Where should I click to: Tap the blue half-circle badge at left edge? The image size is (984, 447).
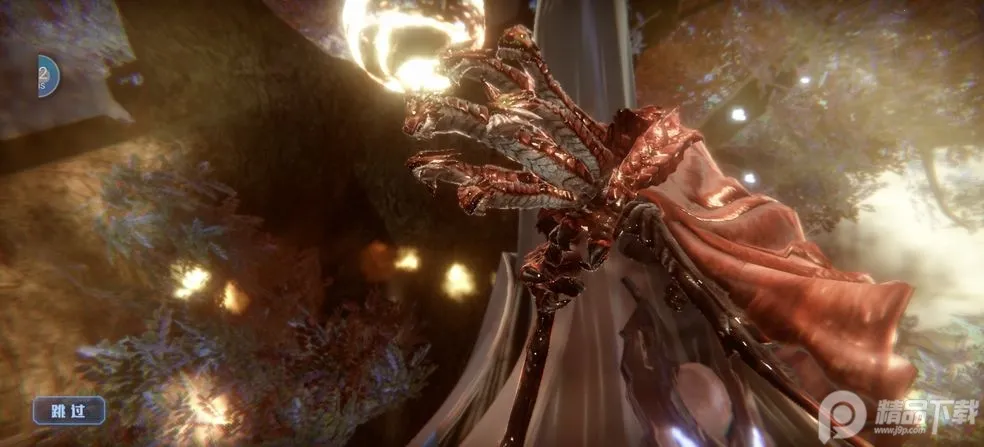tap(48, 76)
